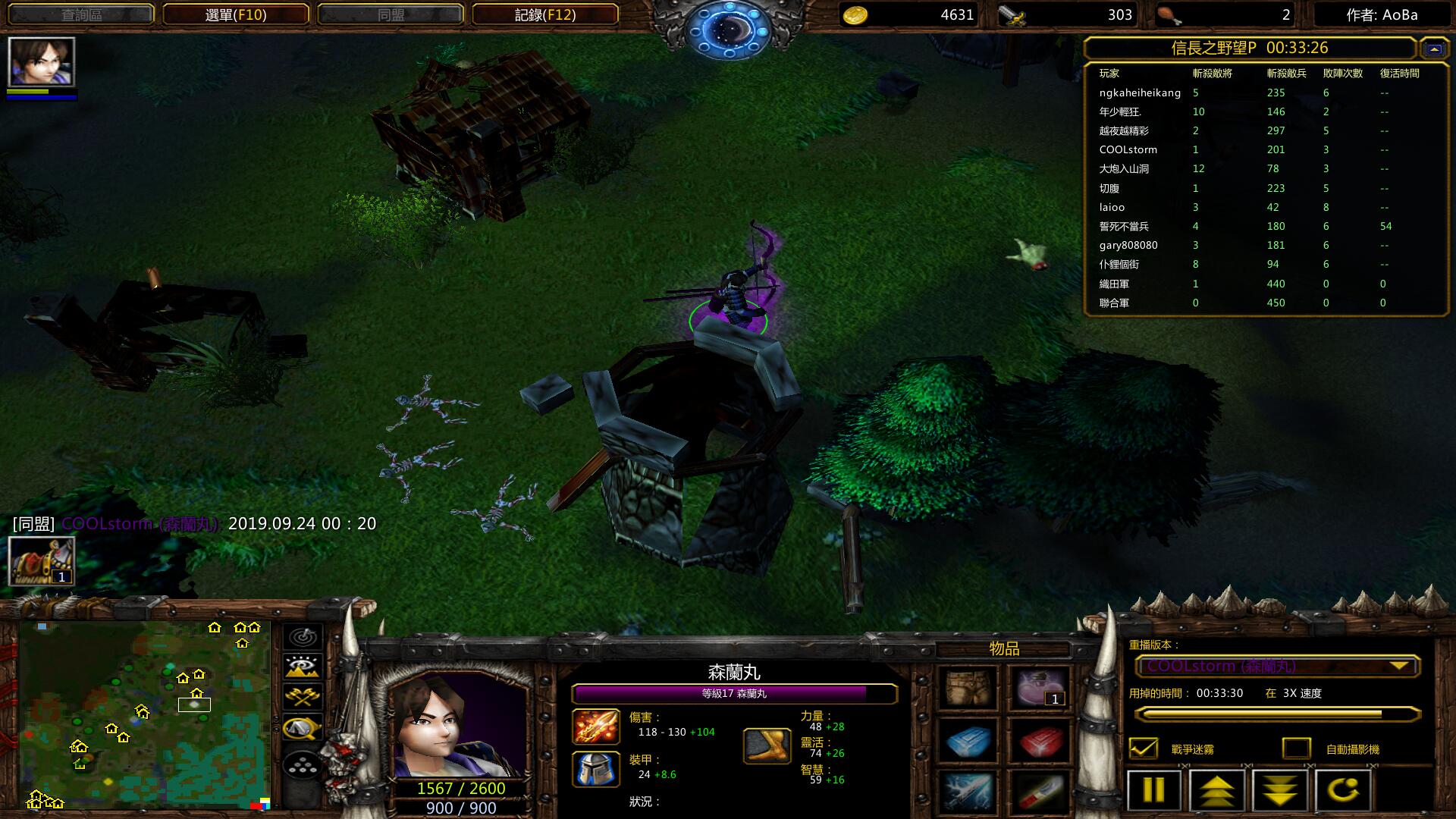This screenshot has width=1456, height=819.
Task: Select the red gem item slot
Action: pyautogui.click(x=1040, y=740)
